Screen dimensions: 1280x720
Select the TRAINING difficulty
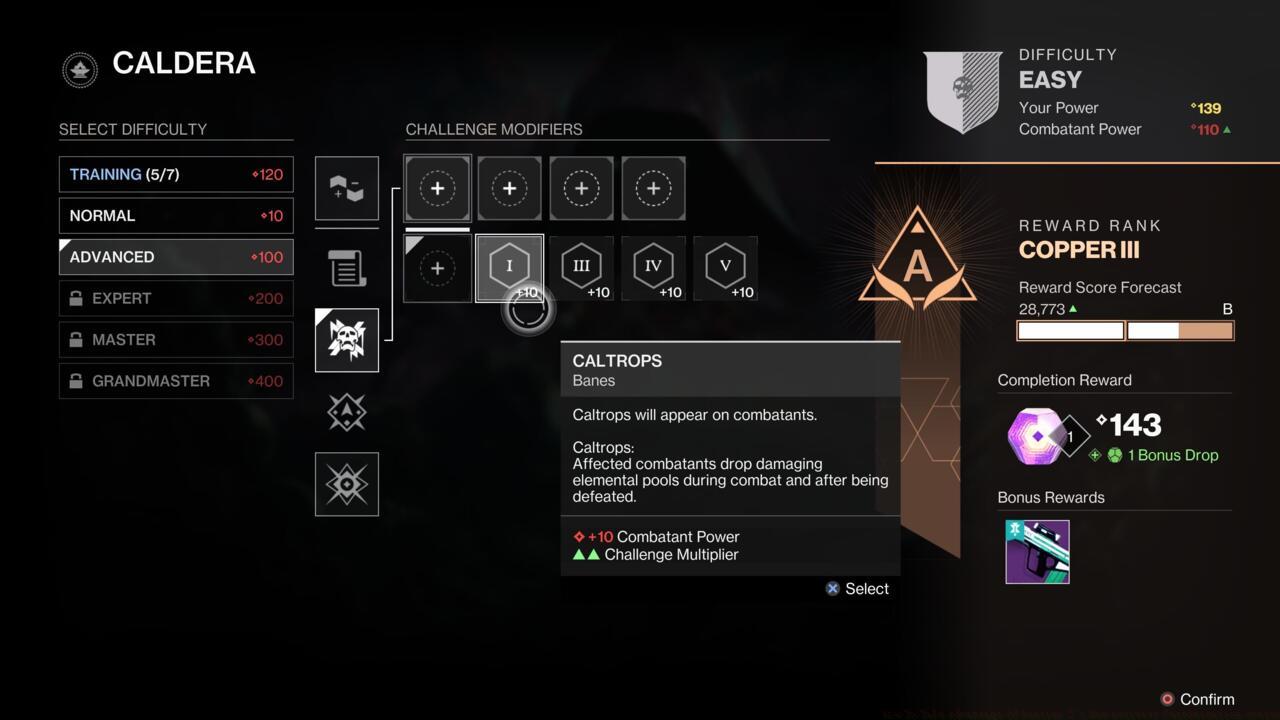click(x=175, y=174)
